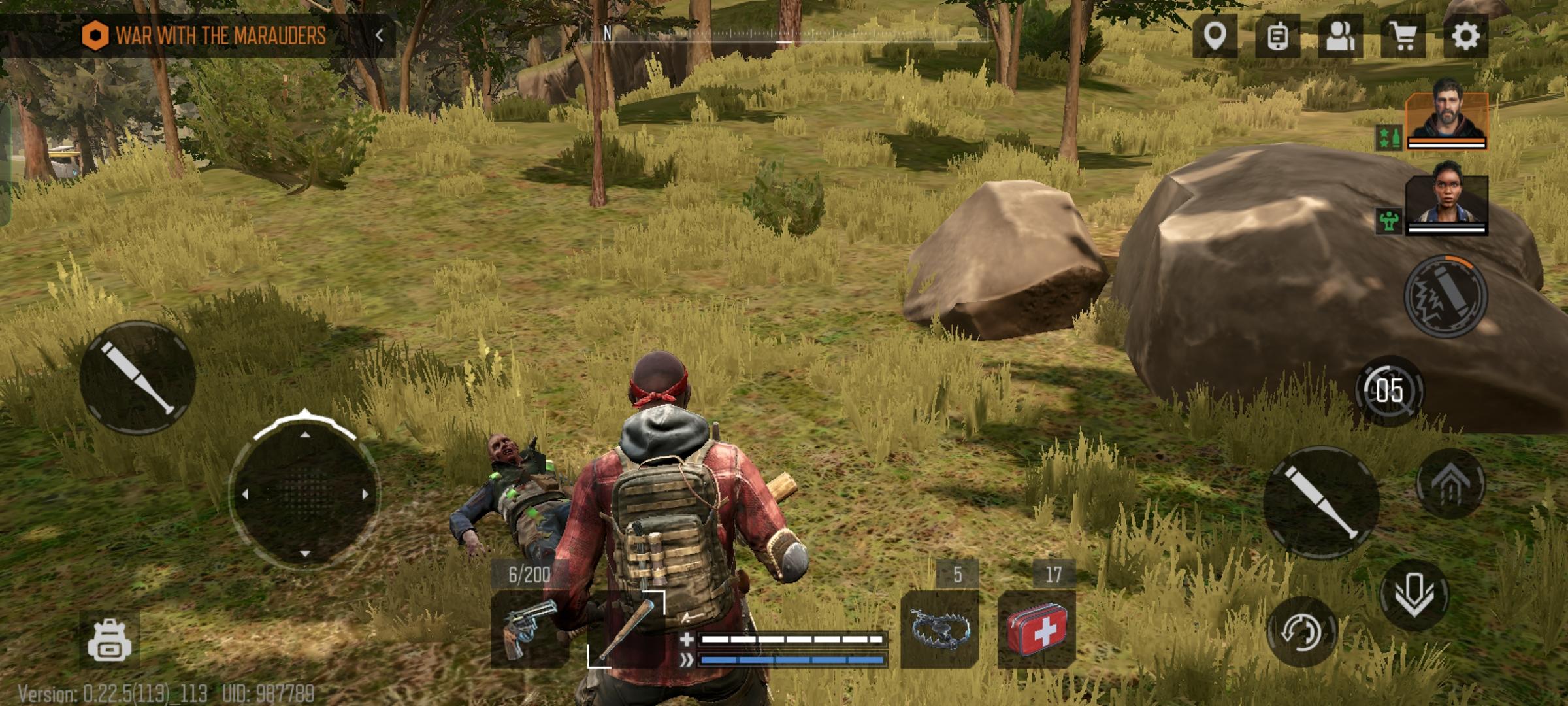Activate the battery shock special skill

click(1445, 296)
